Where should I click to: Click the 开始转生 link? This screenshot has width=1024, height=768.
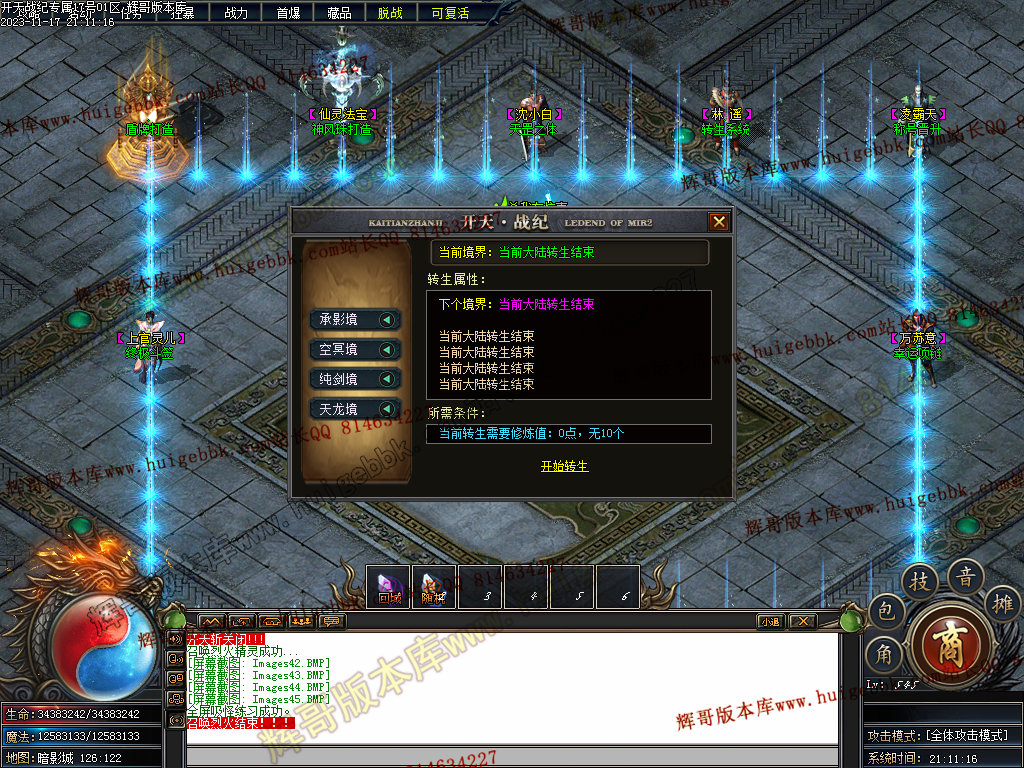(564, 467)
